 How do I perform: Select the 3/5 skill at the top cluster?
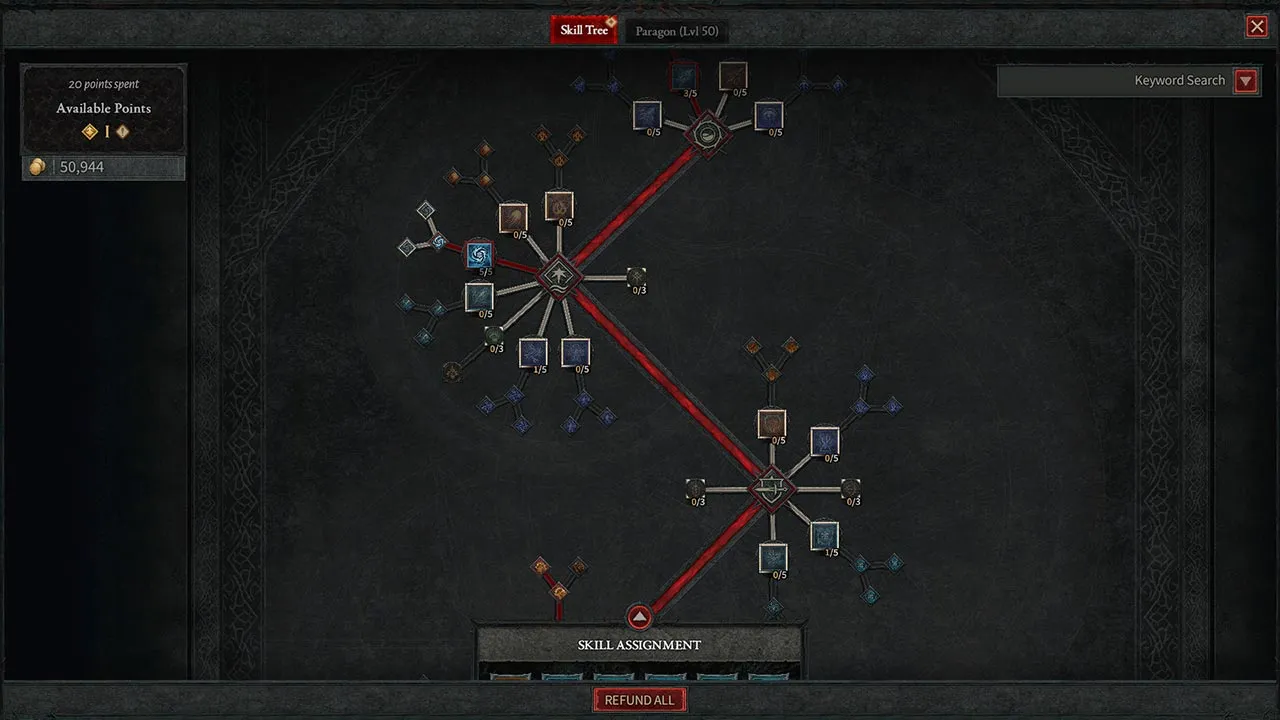[684, 78]
